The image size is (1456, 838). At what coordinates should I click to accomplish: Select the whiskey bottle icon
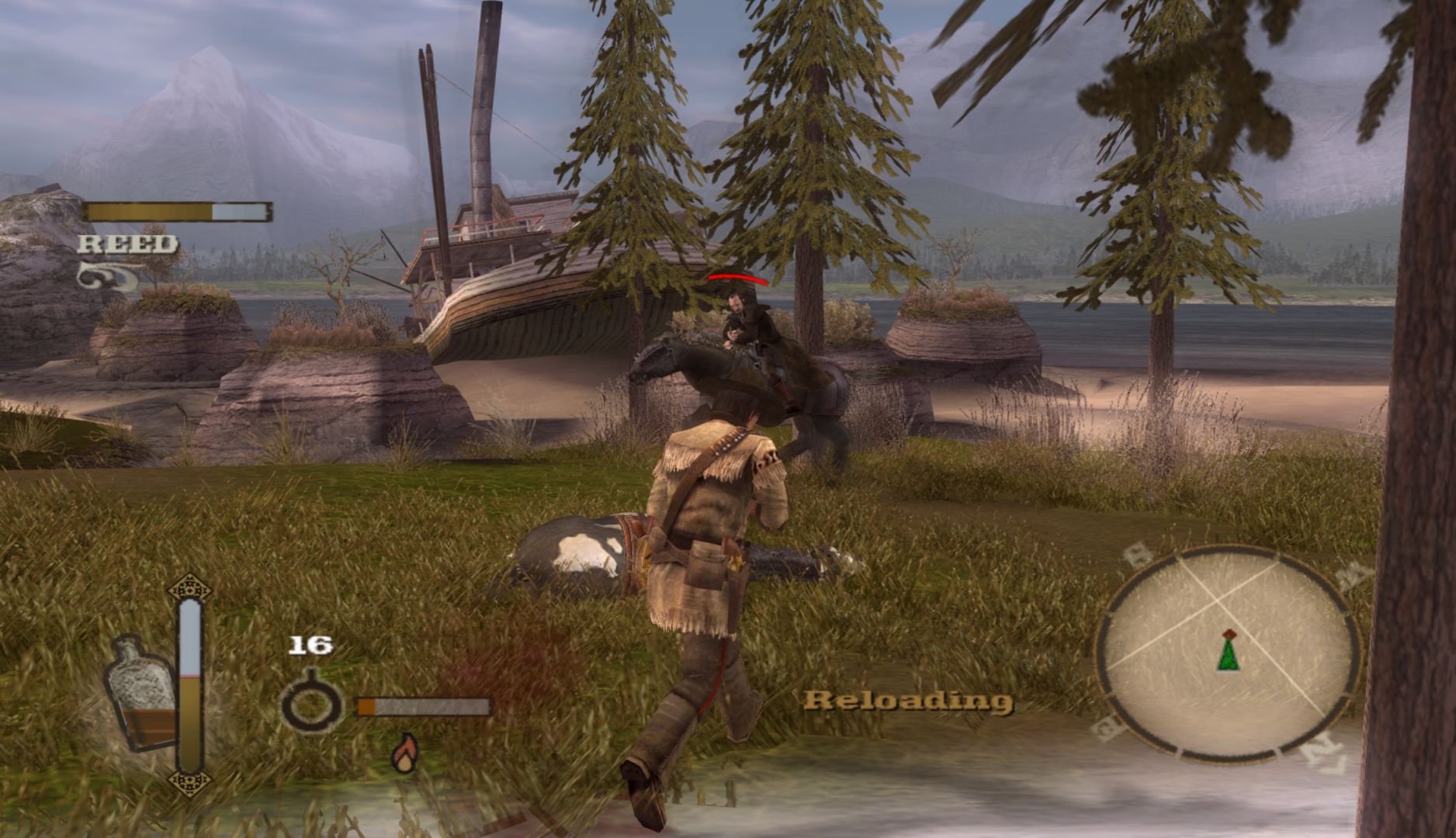(140, 693)
